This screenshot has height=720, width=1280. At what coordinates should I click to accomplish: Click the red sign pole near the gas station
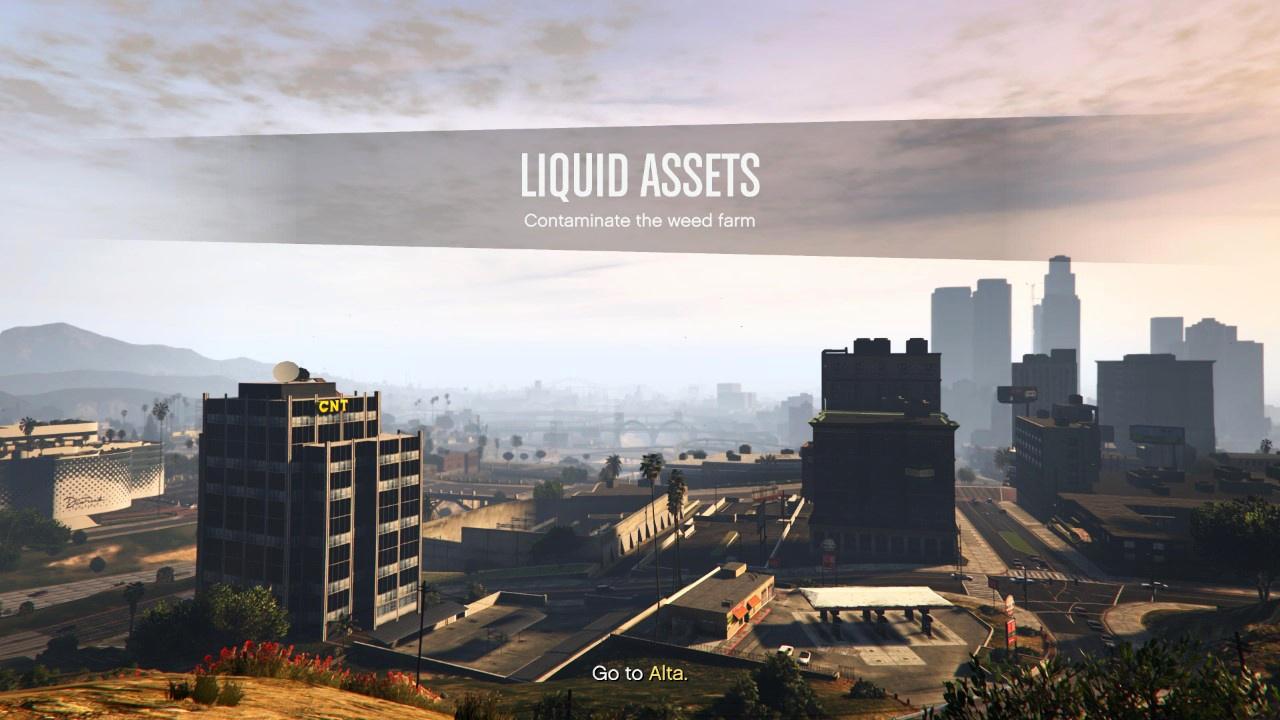tap(1010, 632)
